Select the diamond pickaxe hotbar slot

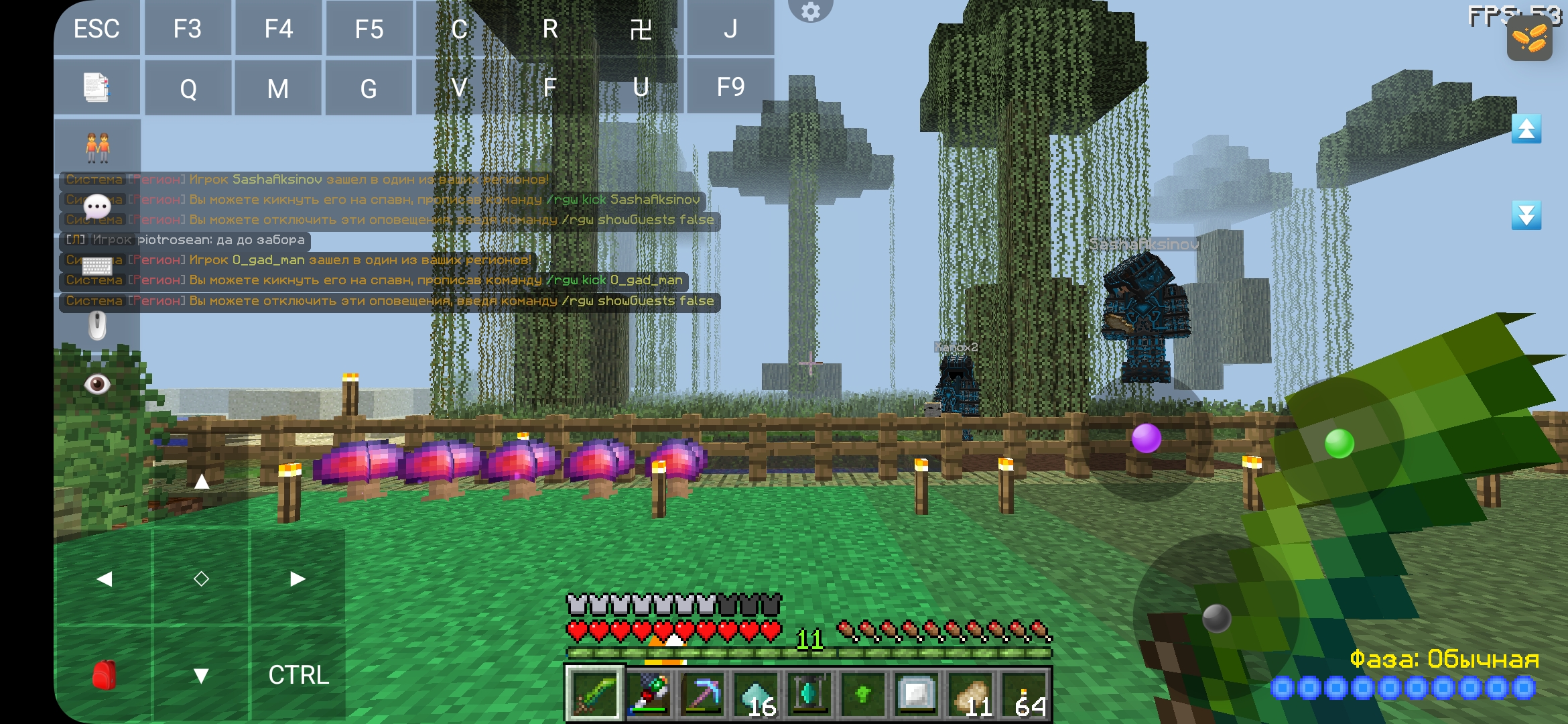point(702,694)
